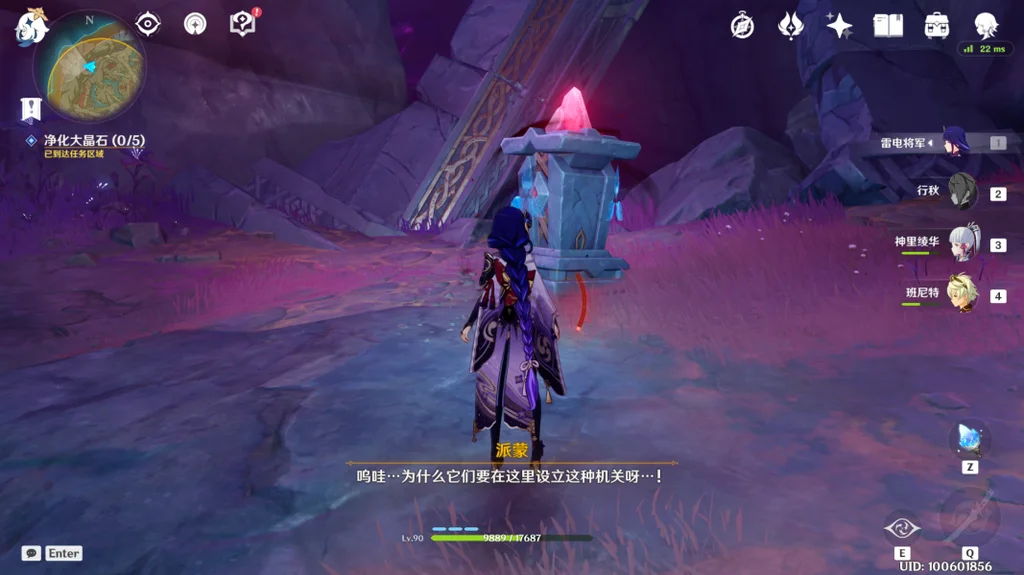
Task: Select party member 雷电将军
Action: [955, 142]
